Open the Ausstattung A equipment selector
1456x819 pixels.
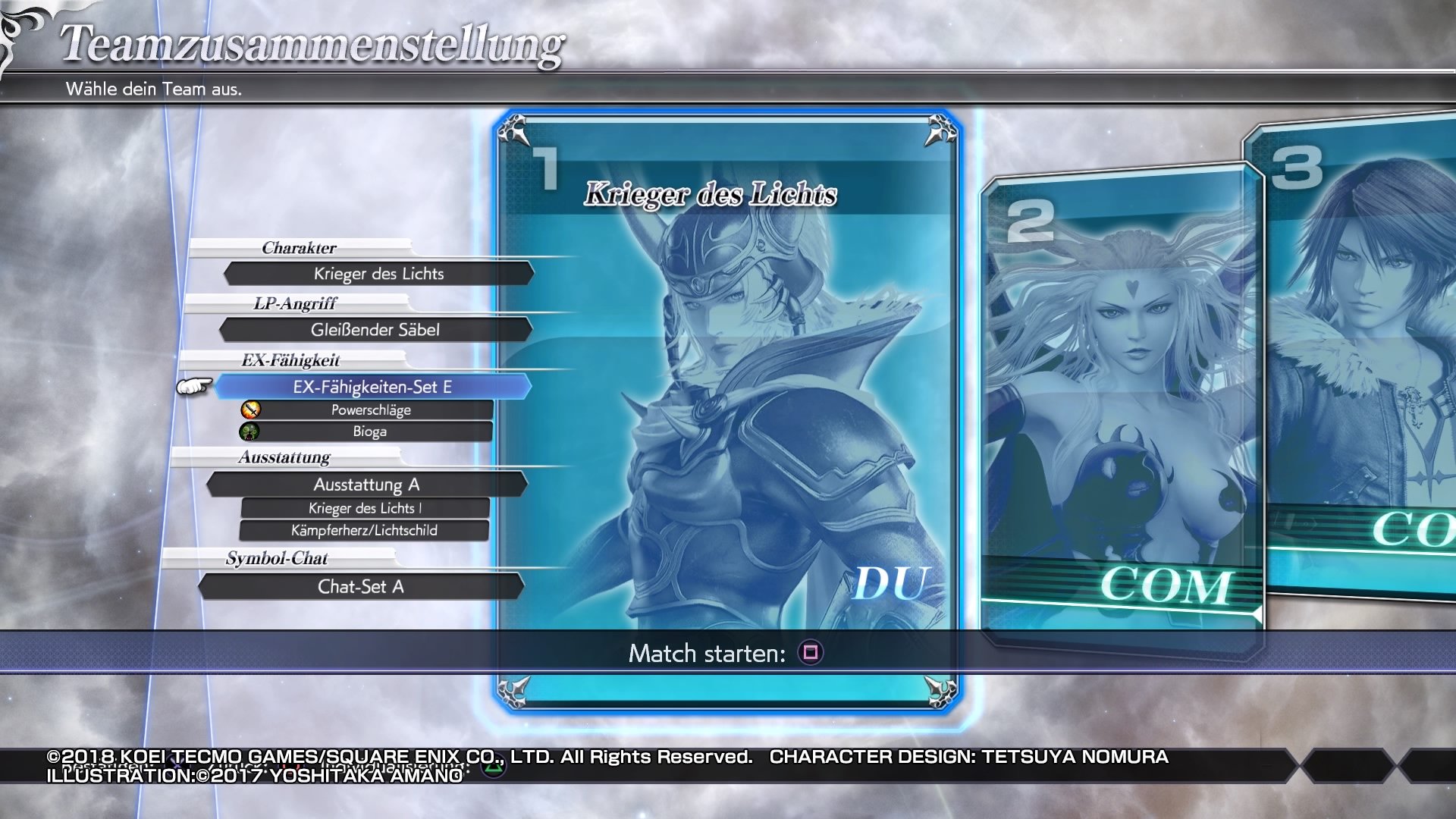(367, 485)
